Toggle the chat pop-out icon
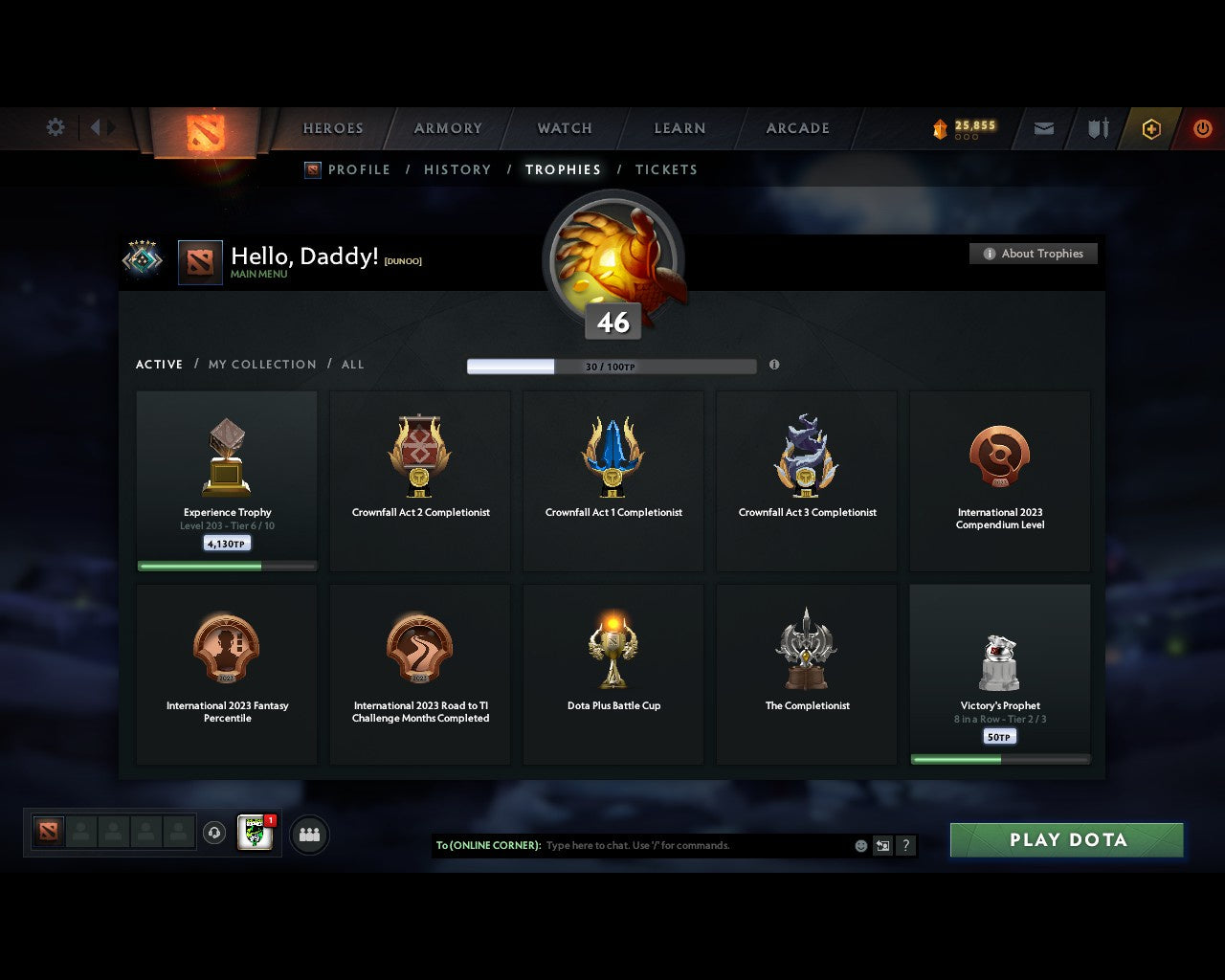Screen dimensions: 1225x980 point(882,845)
